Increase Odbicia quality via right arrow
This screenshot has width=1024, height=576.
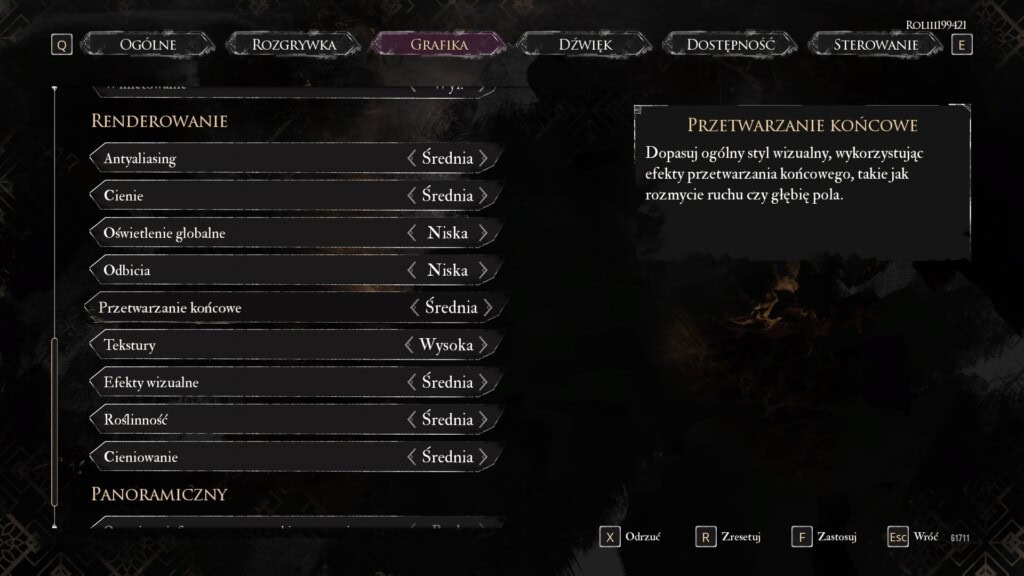coord(484,270)
